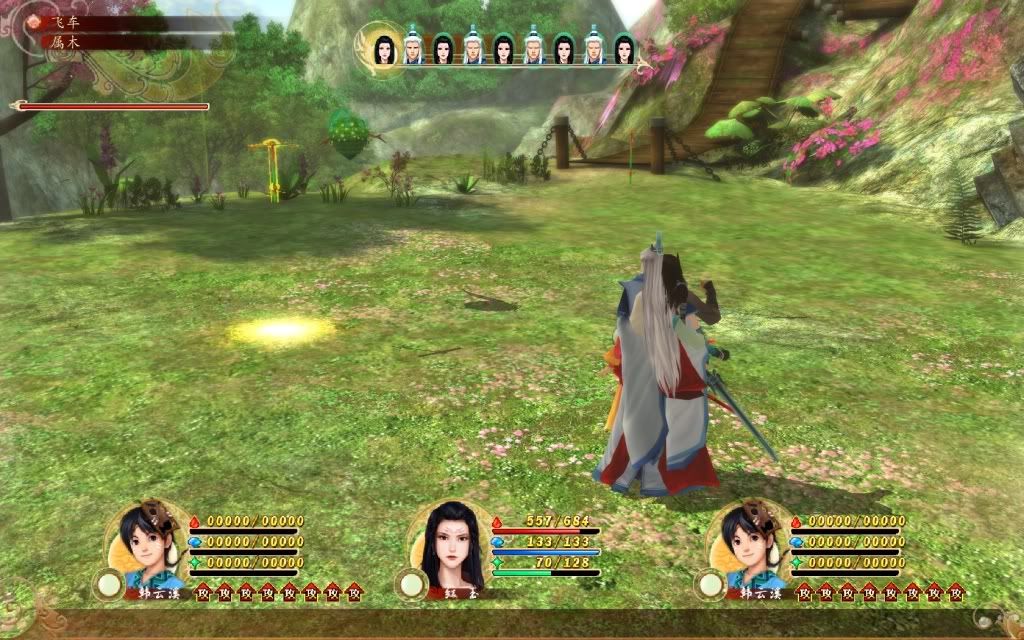Select the 飞车 enemy name label

pos(66,22)
